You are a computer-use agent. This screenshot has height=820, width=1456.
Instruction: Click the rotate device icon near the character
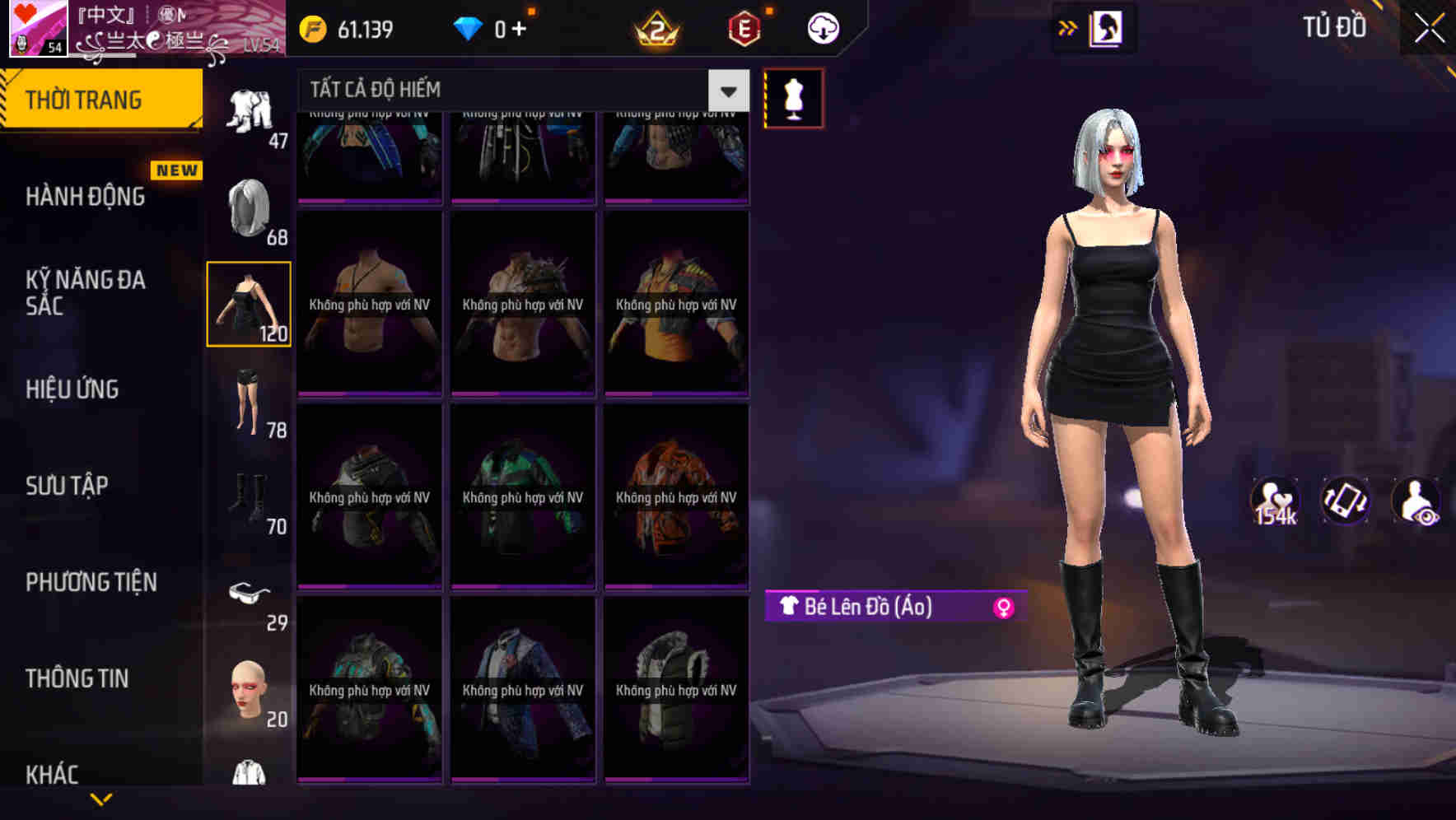tap(1344, 501)
